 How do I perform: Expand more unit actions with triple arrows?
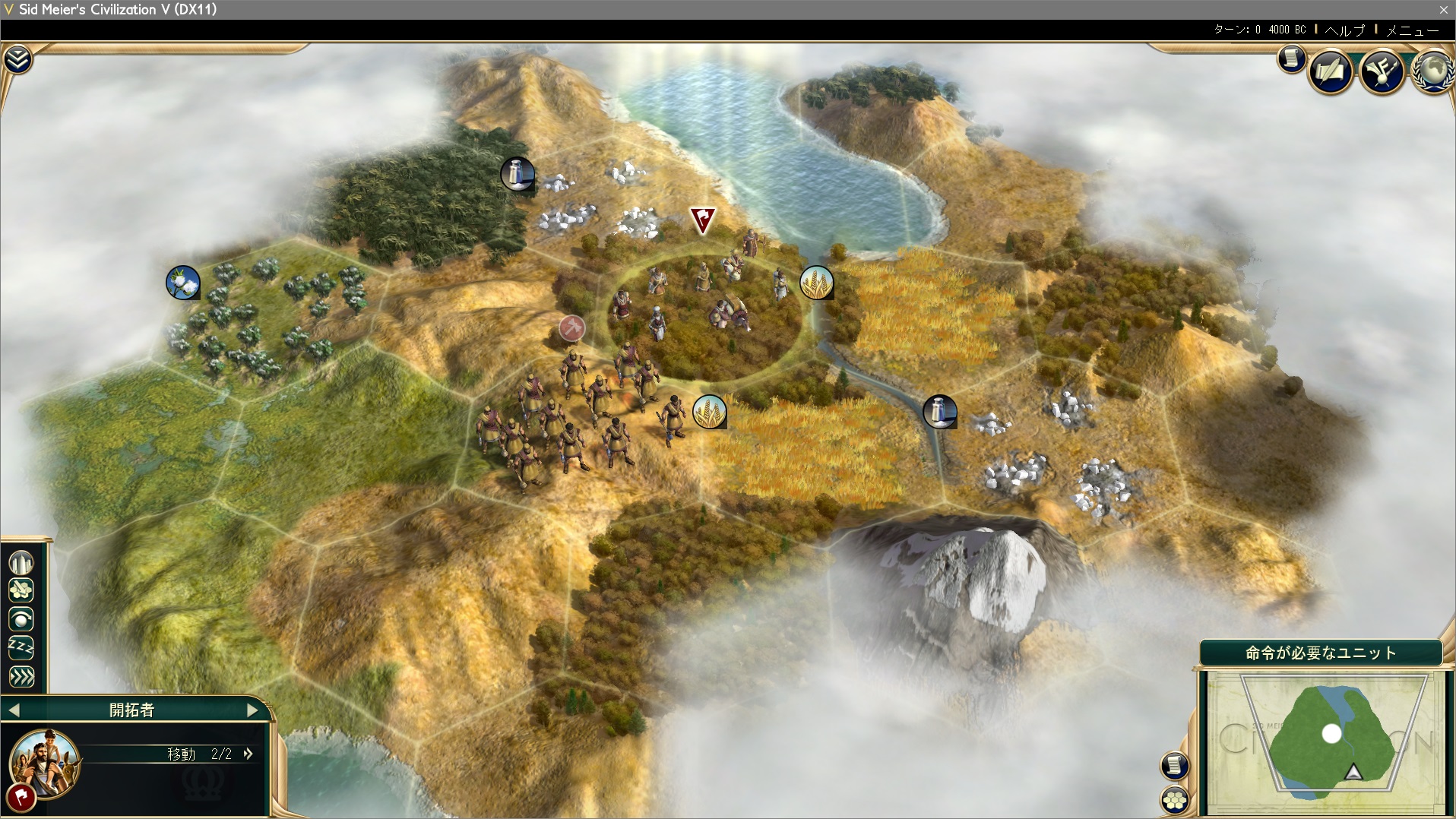click(22, 676)
